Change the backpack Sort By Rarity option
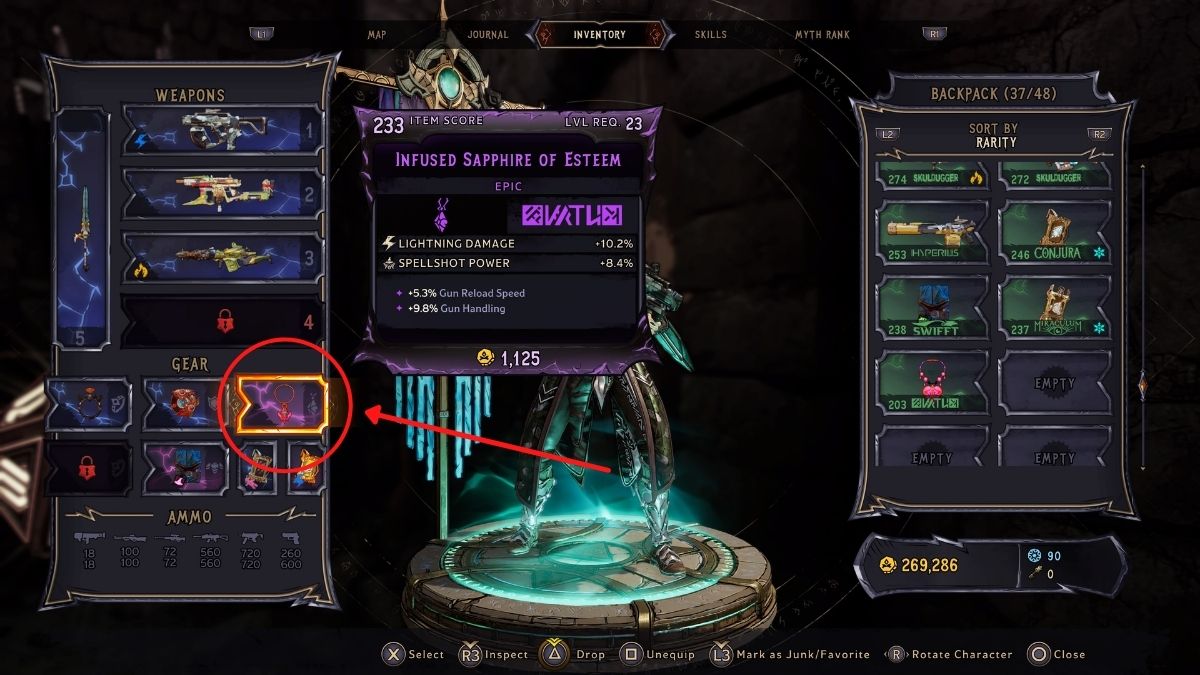 pos(994,135)
